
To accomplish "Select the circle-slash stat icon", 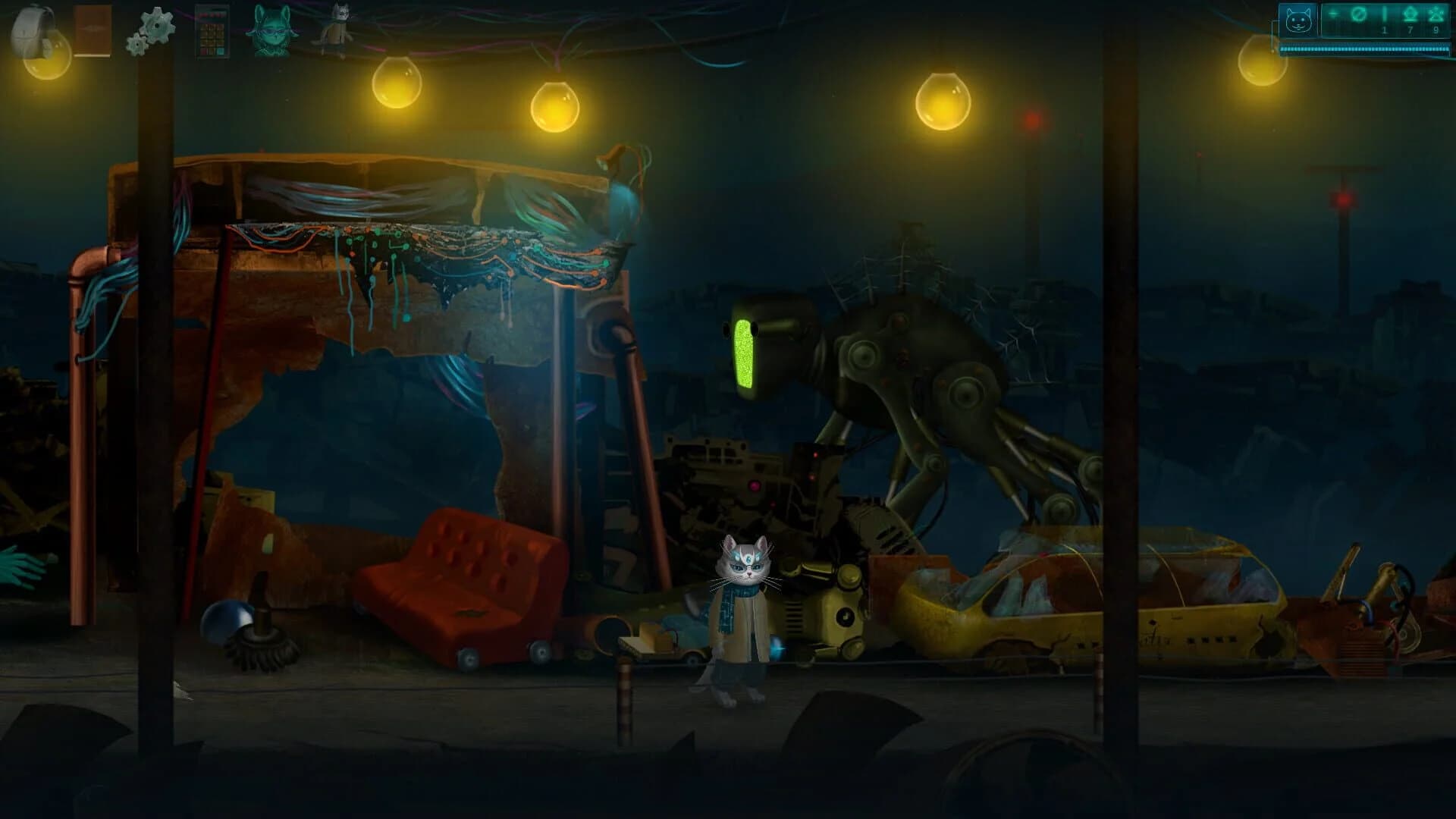I will click(1358, 14).
